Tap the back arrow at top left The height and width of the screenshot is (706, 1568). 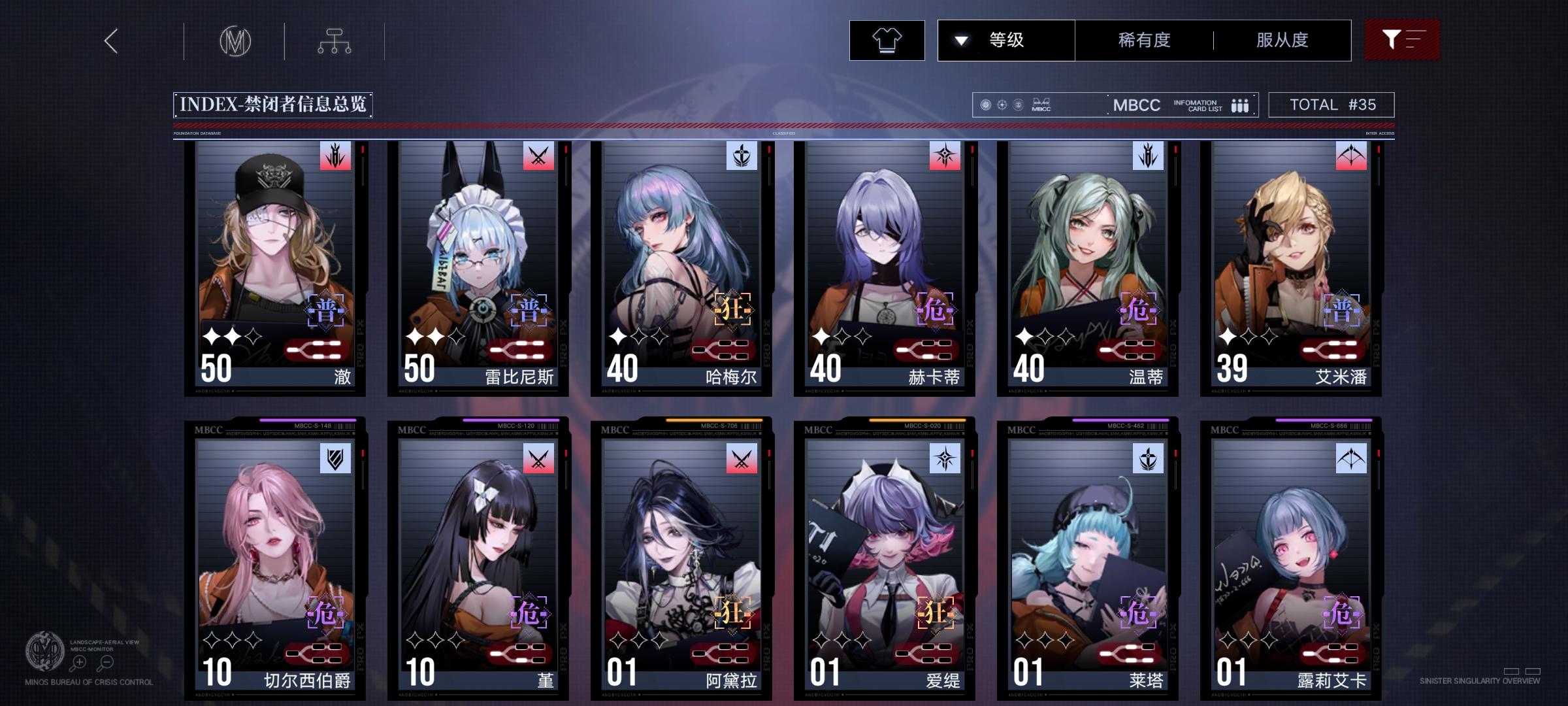(110, 41)
